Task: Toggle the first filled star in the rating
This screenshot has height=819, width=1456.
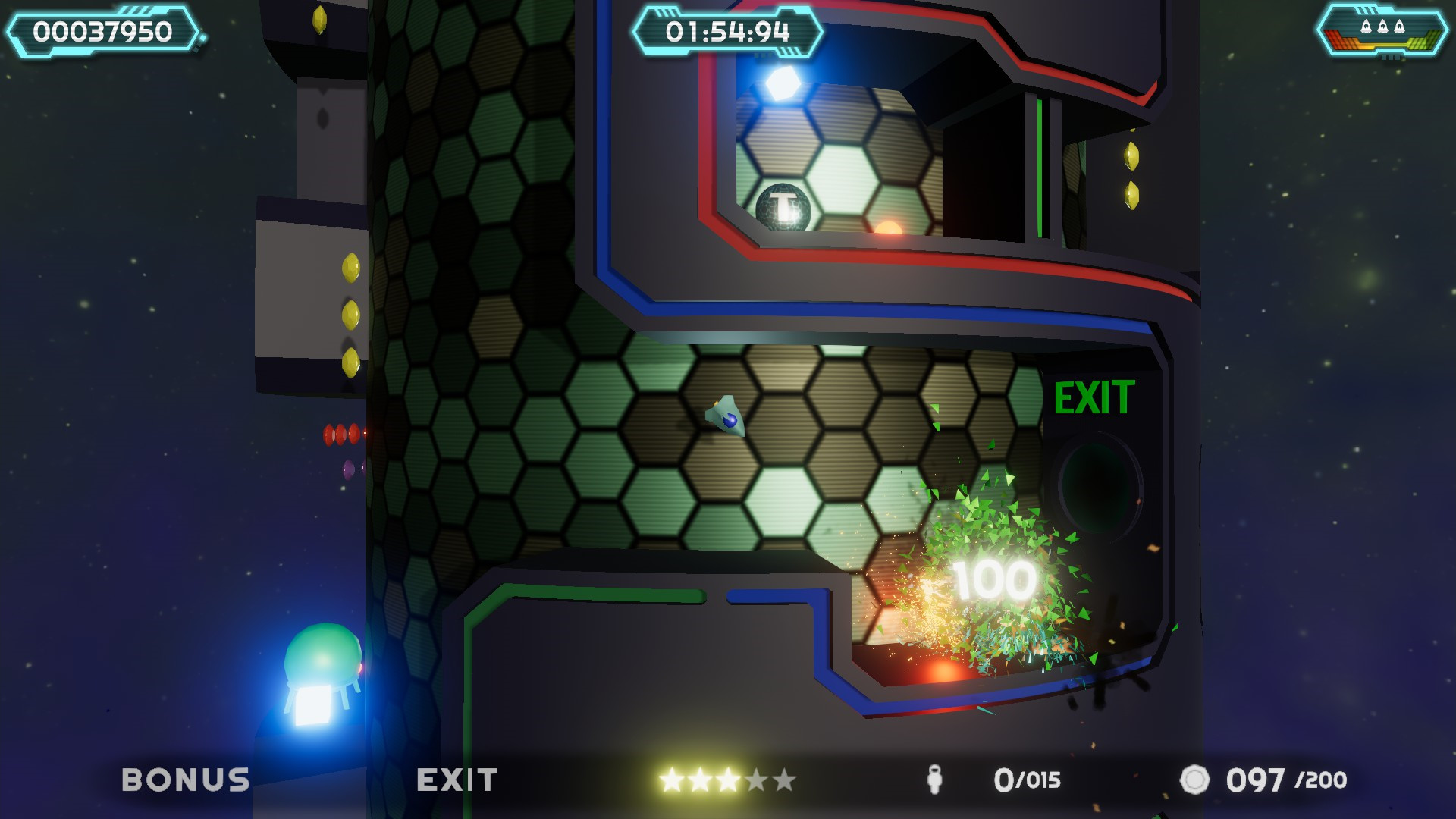Action: click(x=670, y=780)
